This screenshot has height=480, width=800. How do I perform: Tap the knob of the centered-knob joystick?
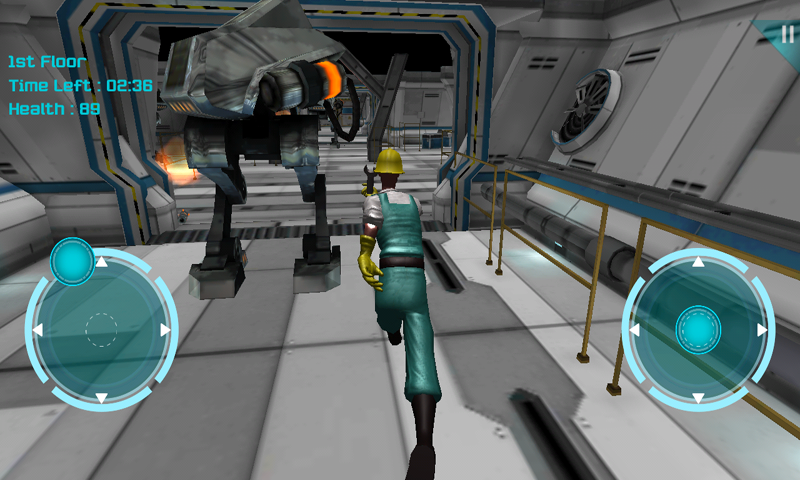click(x=698, y=329)
